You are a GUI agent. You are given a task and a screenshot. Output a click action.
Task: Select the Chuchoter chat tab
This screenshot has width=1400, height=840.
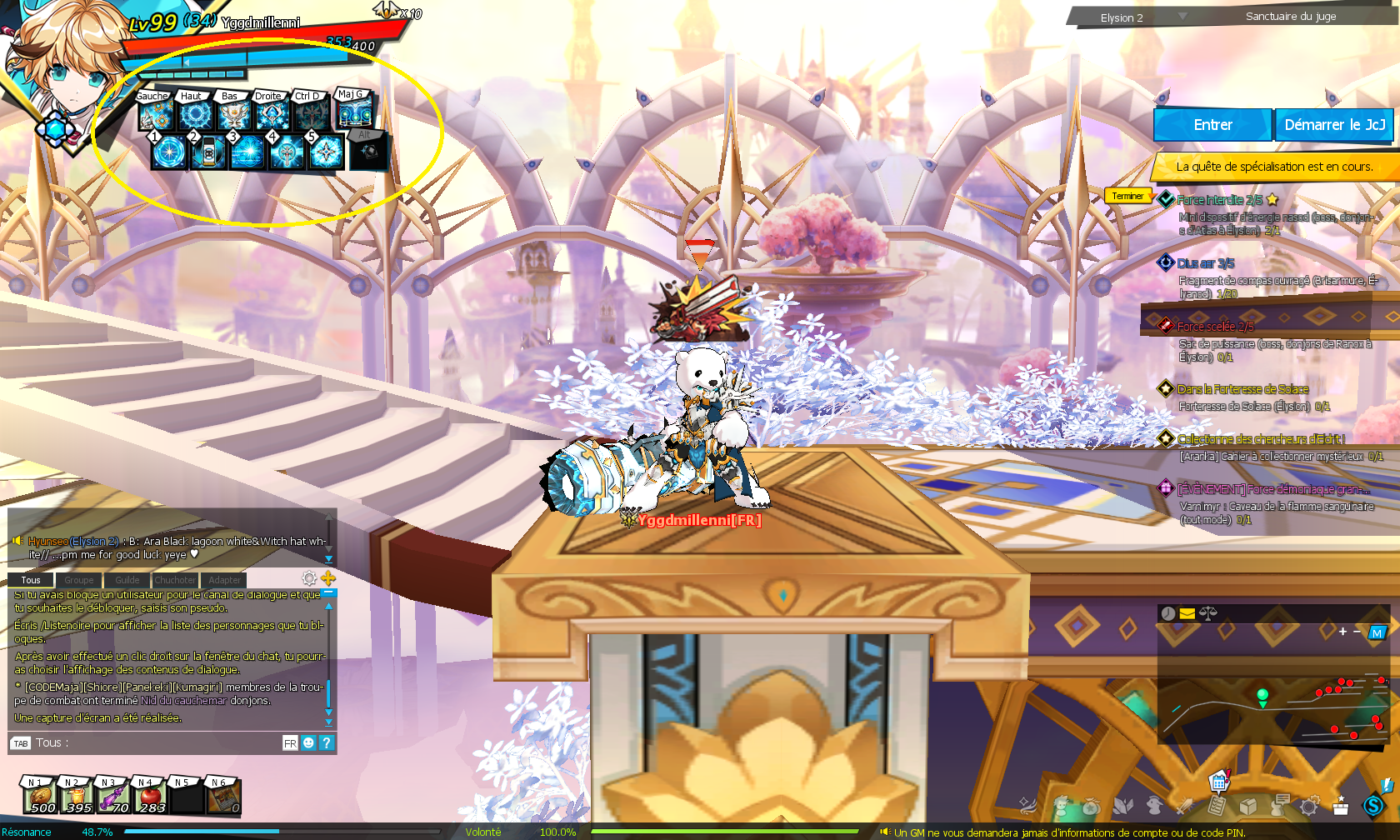click(x=175, y=580)
